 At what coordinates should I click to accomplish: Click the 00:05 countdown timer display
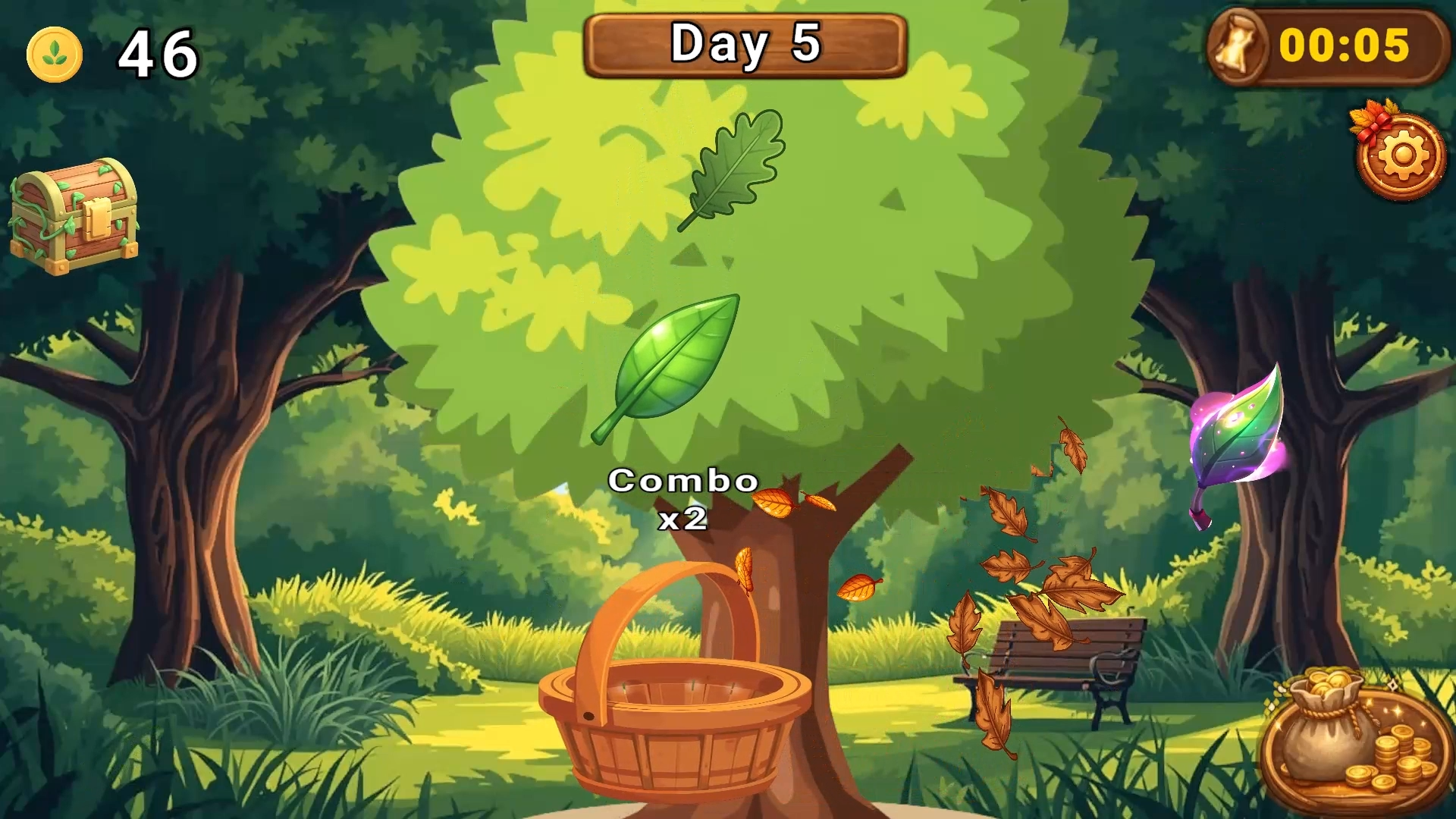click(x=1346, y=47)
